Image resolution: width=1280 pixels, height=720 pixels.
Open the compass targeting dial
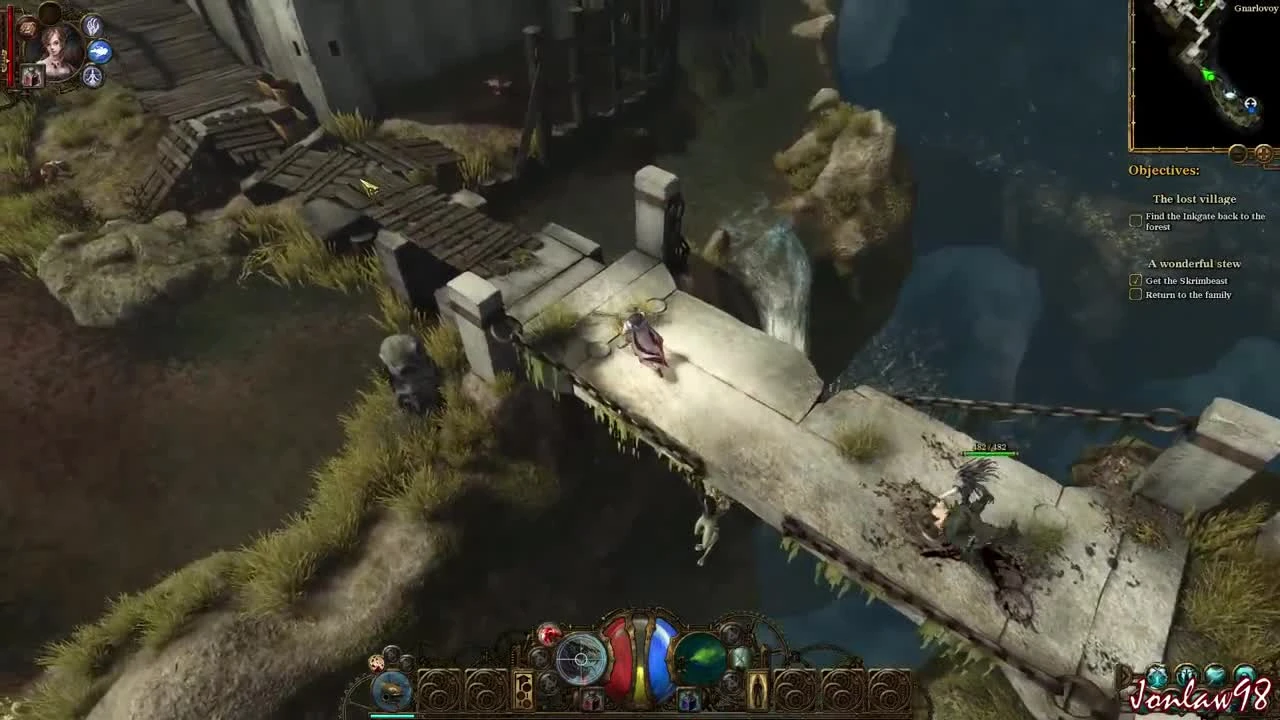(x=580, y=657)
